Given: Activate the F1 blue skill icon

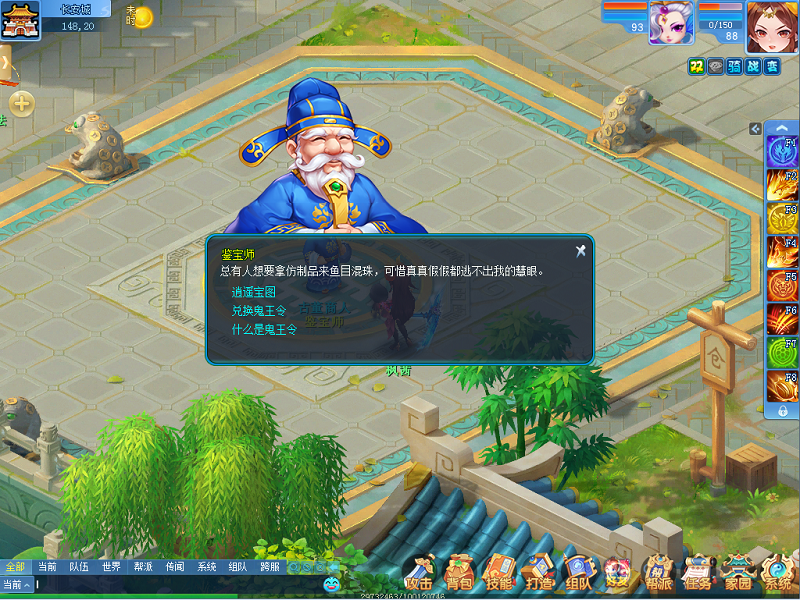Looking at the screenshot, I should 781,151.
